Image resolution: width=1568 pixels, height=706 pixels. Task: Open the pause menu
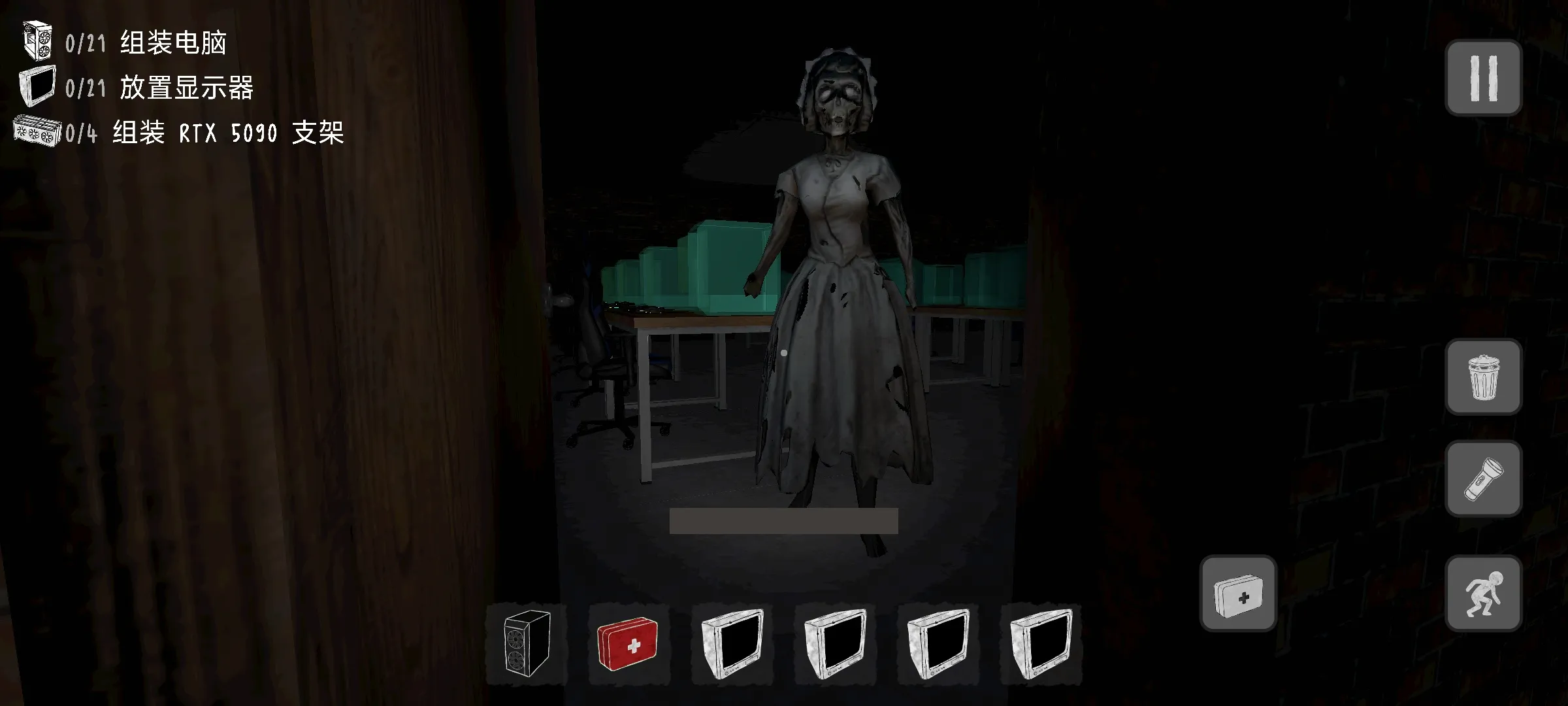tap(1484, 76)
